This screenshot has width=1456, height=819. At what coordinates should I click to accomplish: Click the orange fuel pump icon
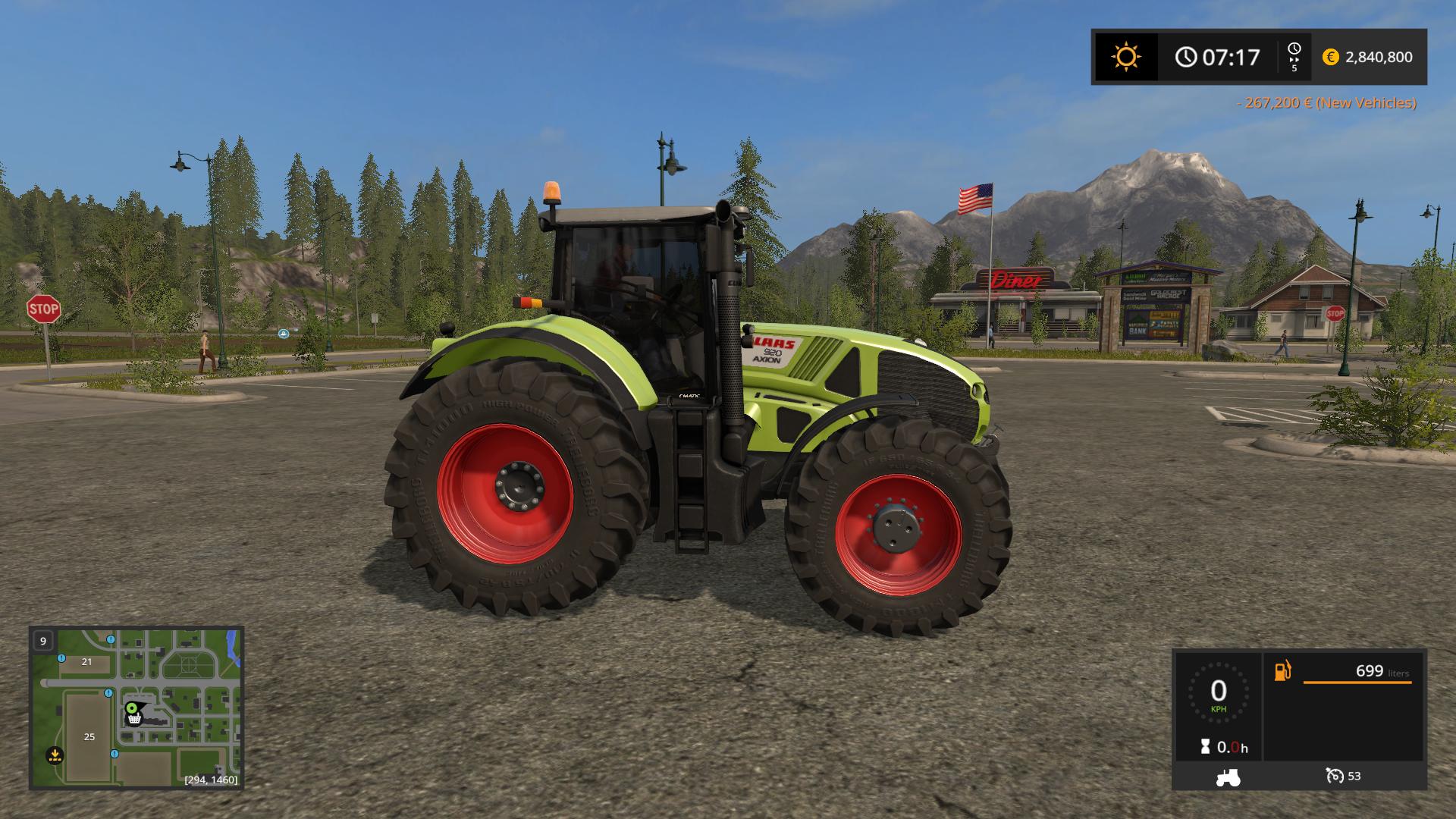[x=1282, y=671]
